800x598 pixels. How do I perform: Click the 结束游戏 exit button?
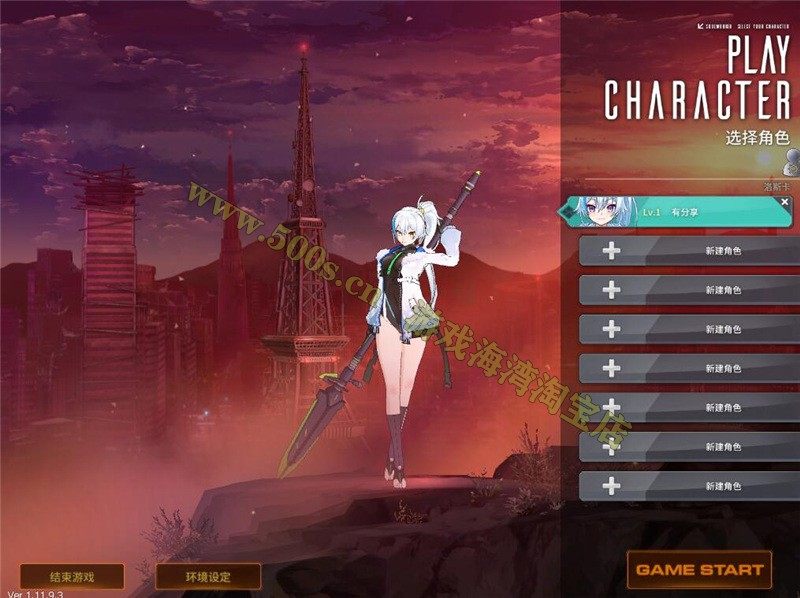(x=72, y=577)
